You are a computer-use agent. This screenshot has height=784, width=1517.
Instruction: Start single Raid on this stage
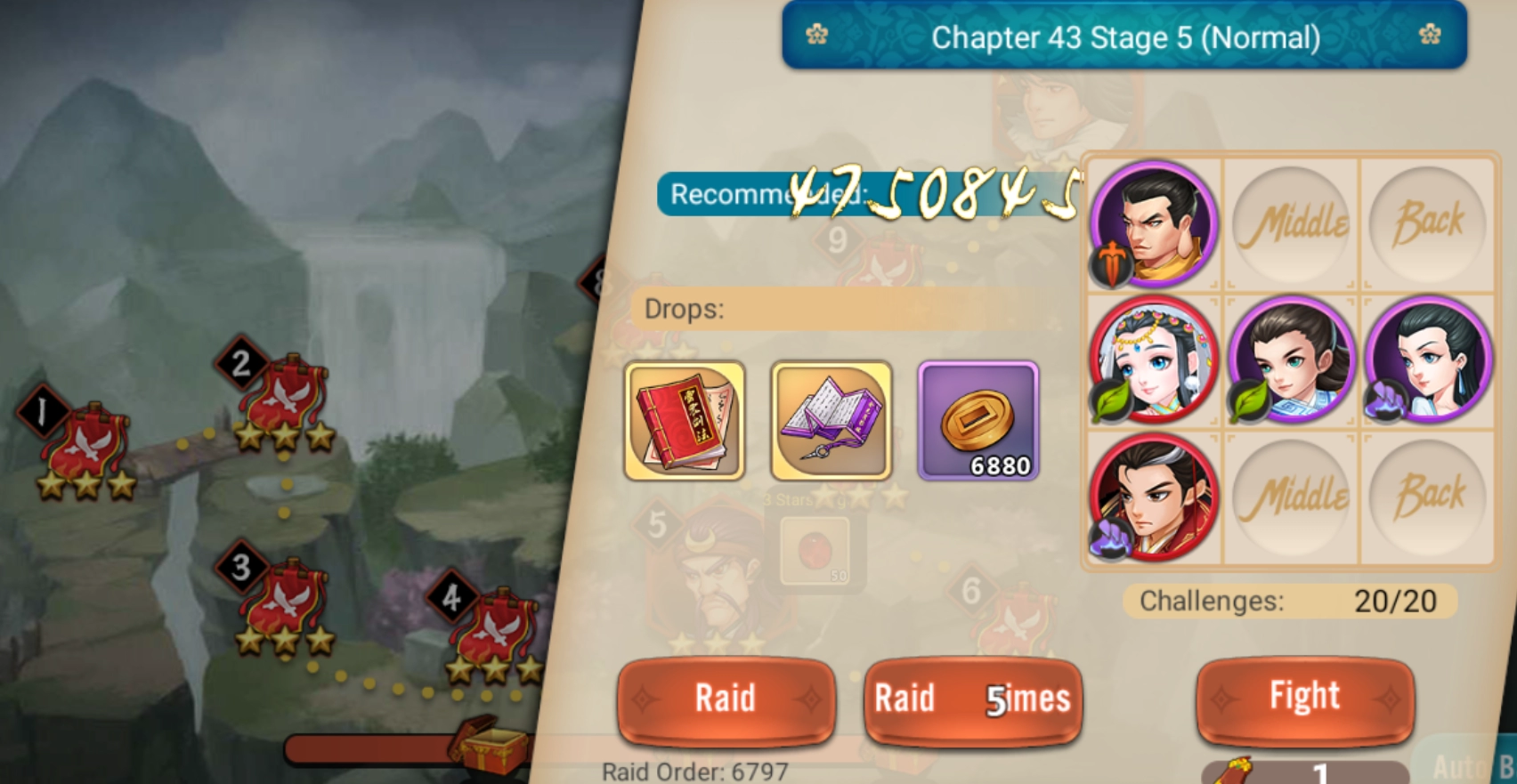pos(726,699)
